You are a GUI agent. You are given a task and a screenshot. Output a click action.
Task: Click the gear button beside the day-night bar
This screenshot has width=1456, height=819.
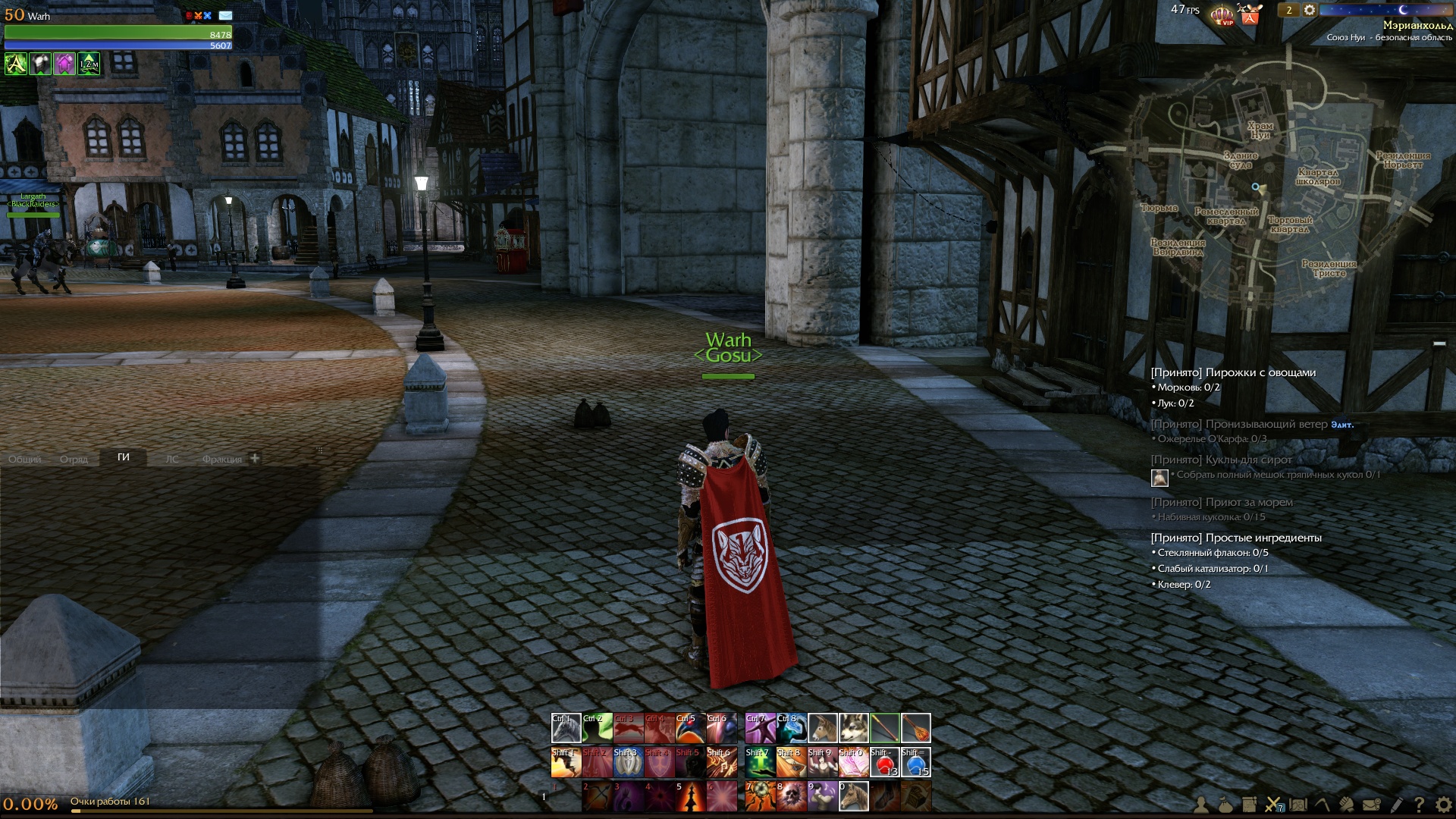[x=1310, y=10]
